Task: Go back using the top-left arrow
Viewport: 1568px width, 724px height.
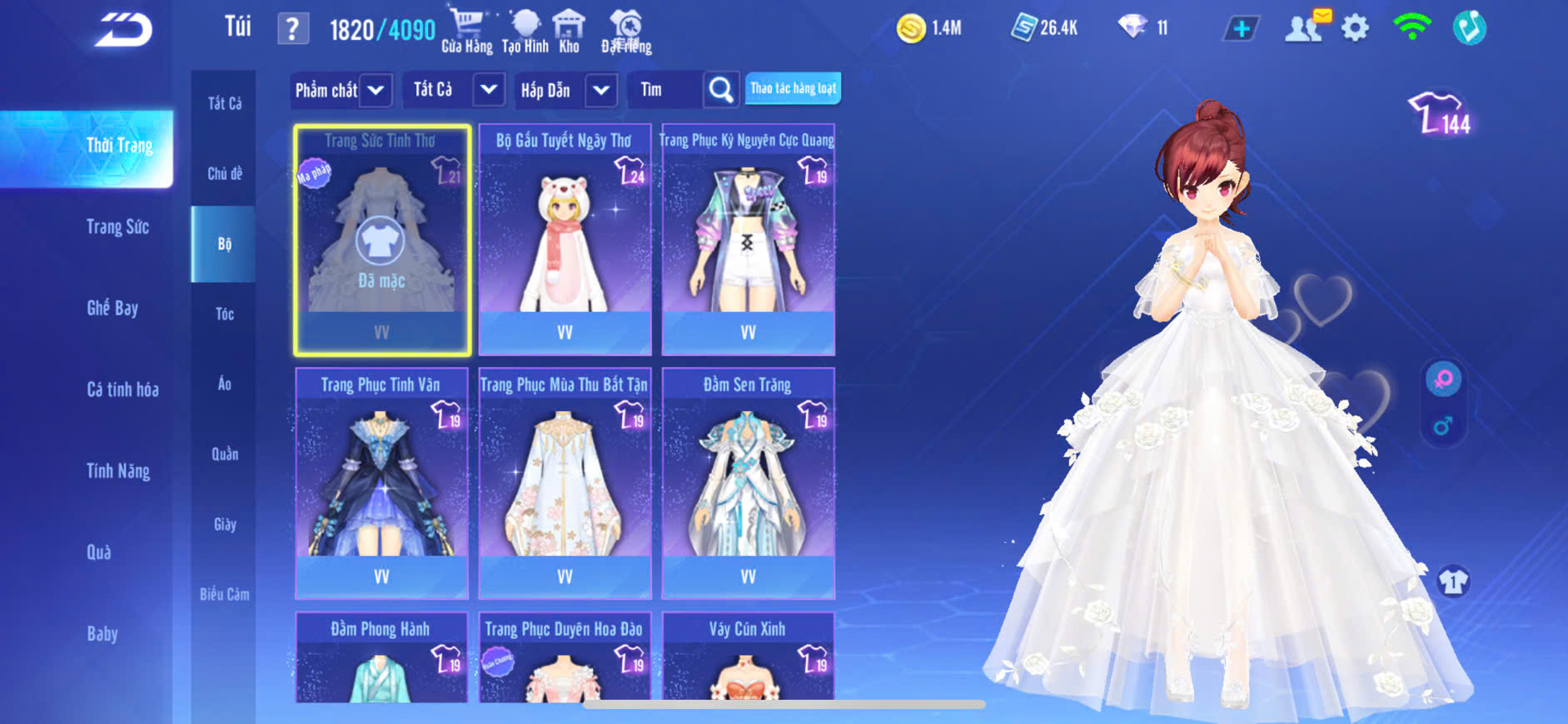Action: [123, 30]
